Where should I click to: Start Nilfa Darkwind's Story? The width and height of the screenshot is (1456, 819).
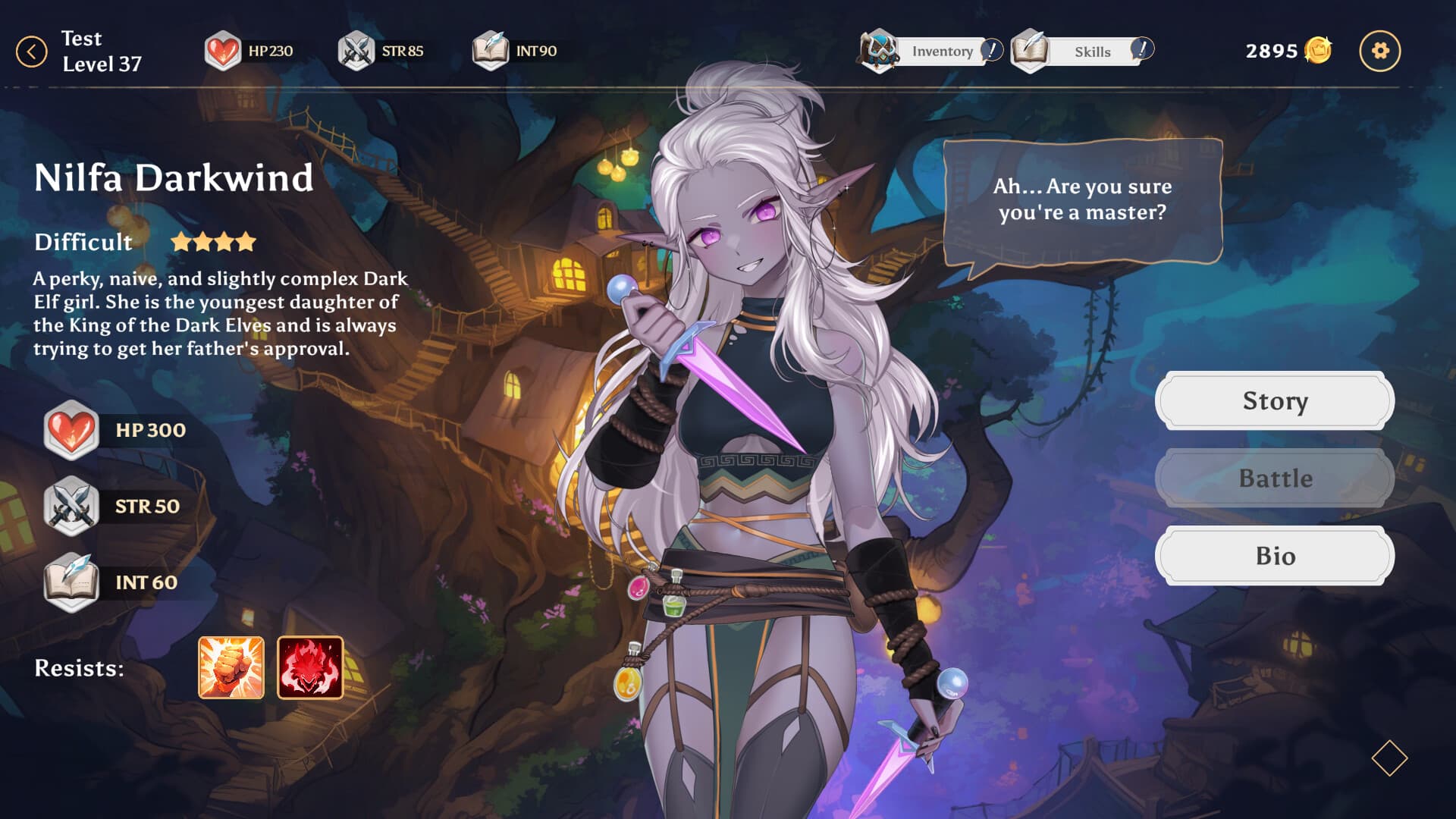1274,400
